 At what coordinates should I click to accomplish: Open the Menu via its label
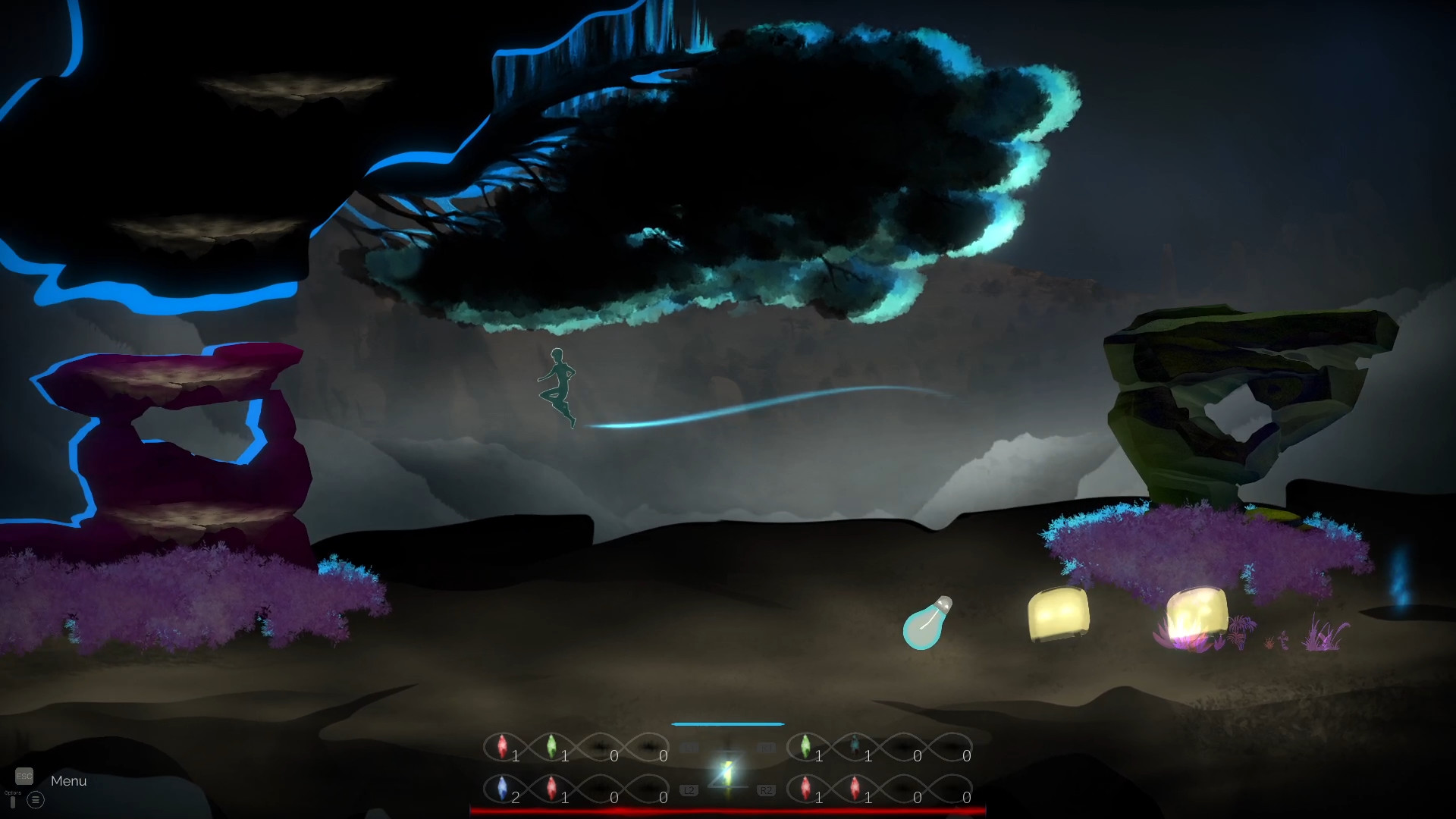click(x=68, y=780)
